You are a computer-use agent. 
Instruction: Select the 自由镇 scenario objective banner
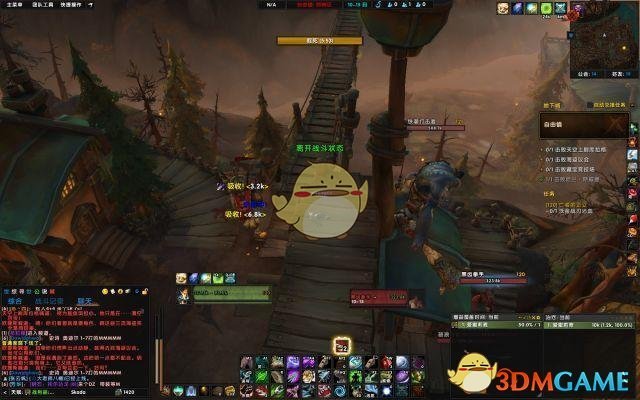click(581, 124)
